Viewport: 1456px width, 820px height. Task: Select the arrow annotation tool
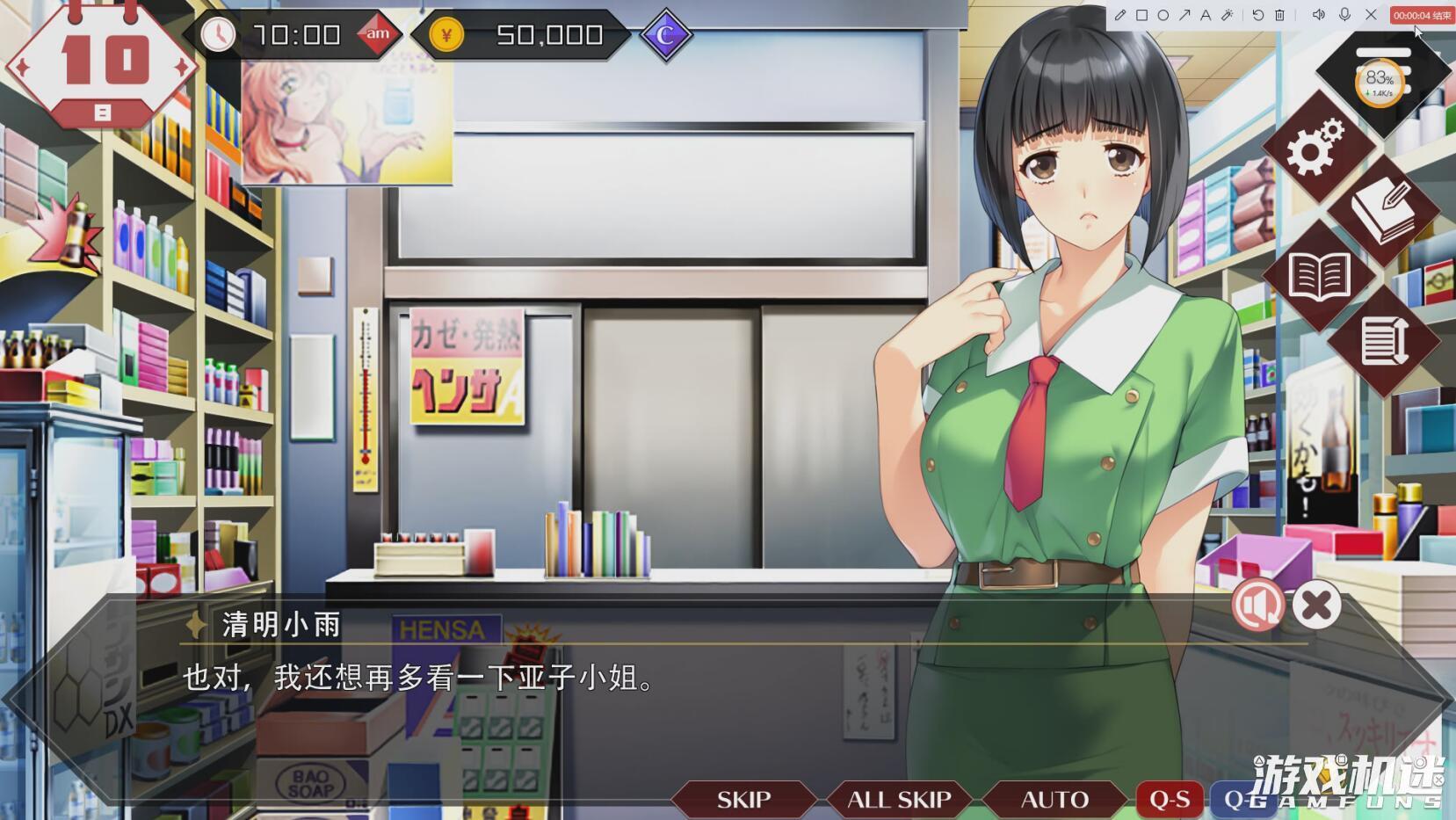point(1184,15)
